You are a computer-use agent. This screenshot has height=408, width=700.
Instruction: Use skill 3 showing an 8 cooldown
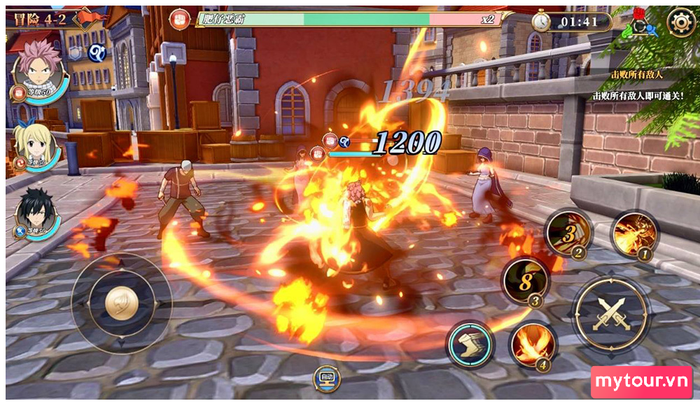tap(525, 281)
